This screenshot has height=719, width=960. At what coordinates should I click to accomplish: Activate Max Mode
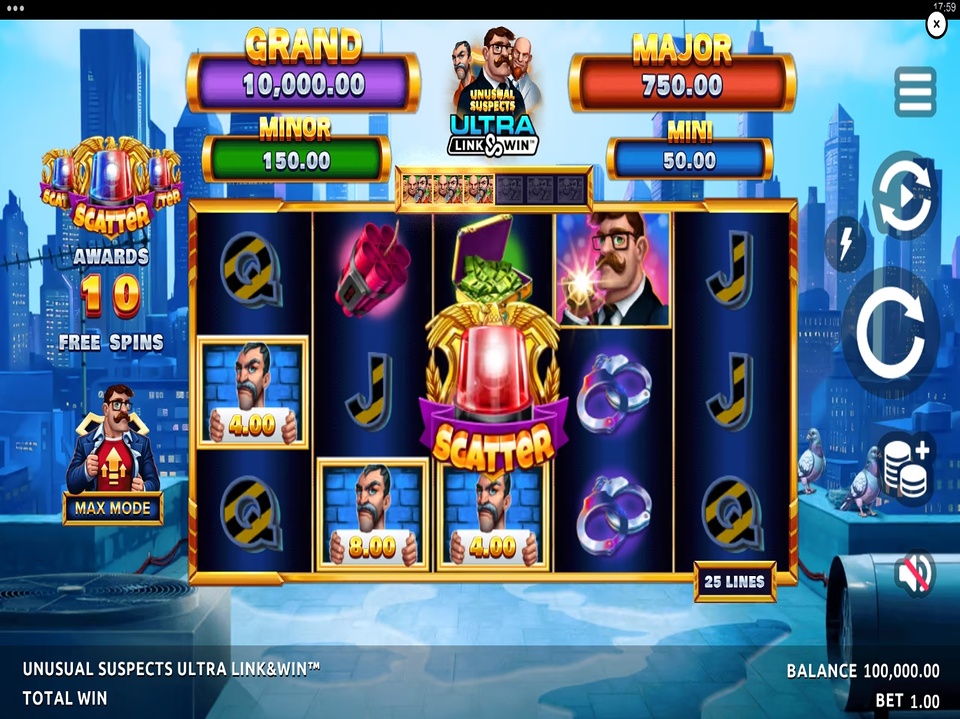pyautogui.click(x=113, y=508)
